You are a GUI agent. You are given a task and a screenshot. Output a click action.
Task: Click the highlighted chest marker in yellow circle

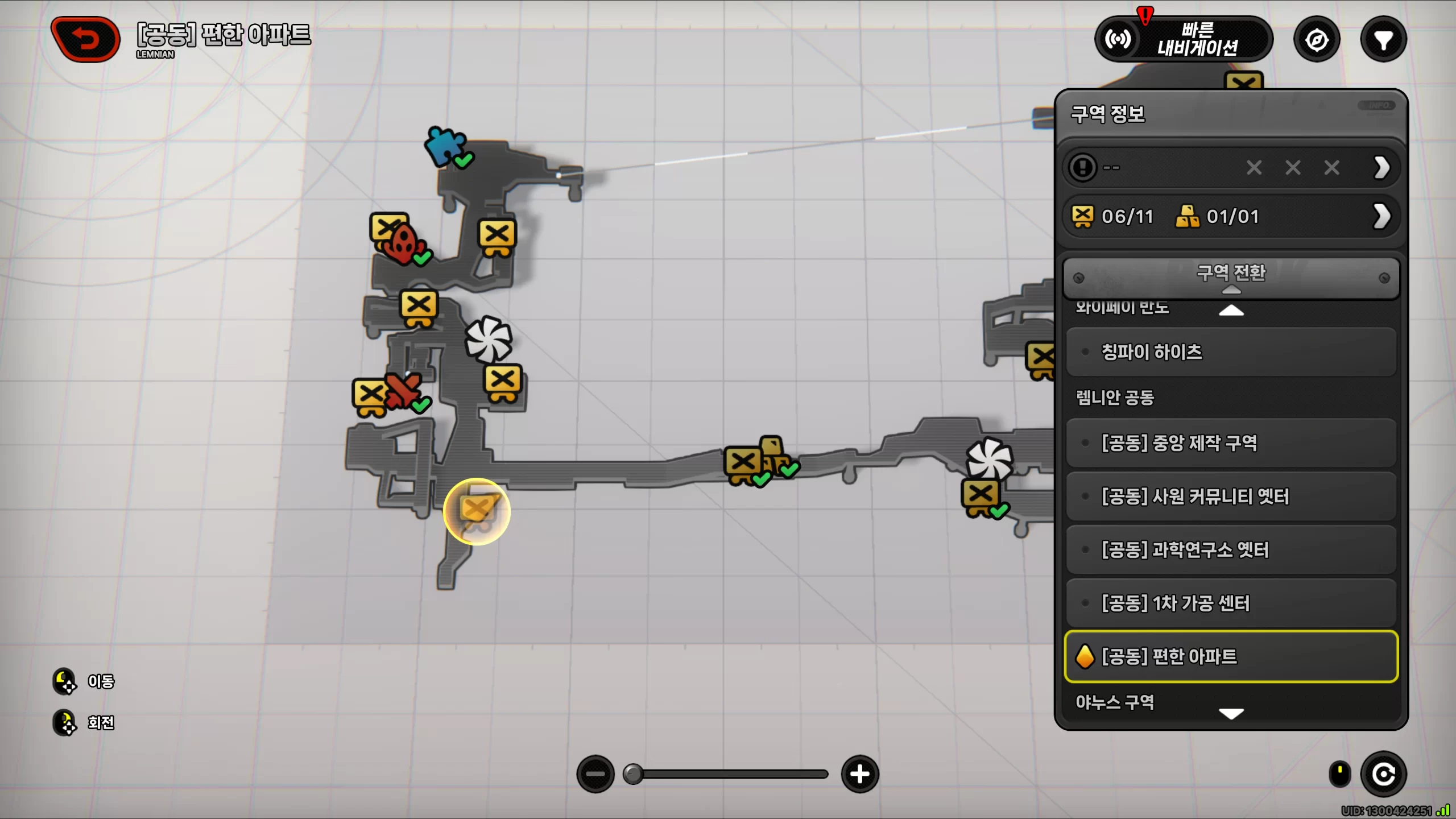pyautogui.click(x=477, y=511)
